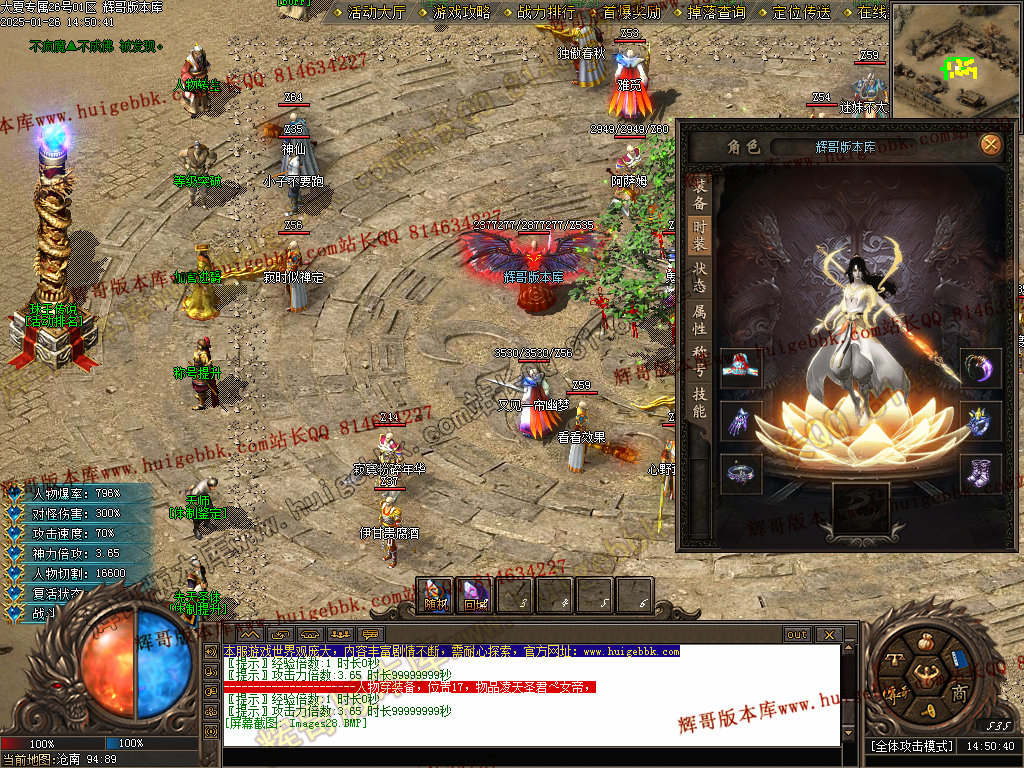
Task: Open the 活动大厅 activity hall menu
Action: coord(377,13)
